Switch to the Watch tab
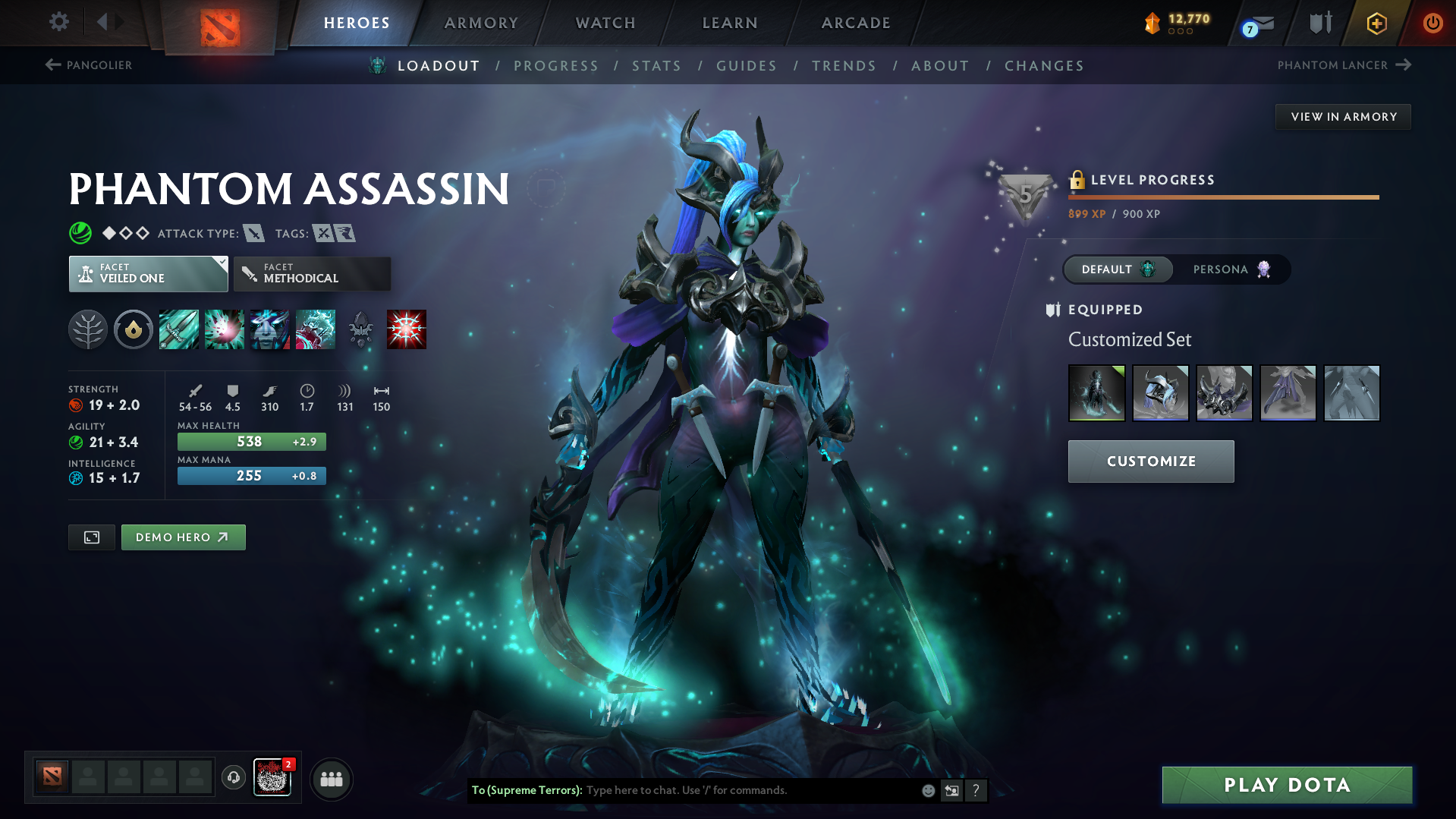The width and height of the screenshot is (1456, 819). (x=605, y=23)
